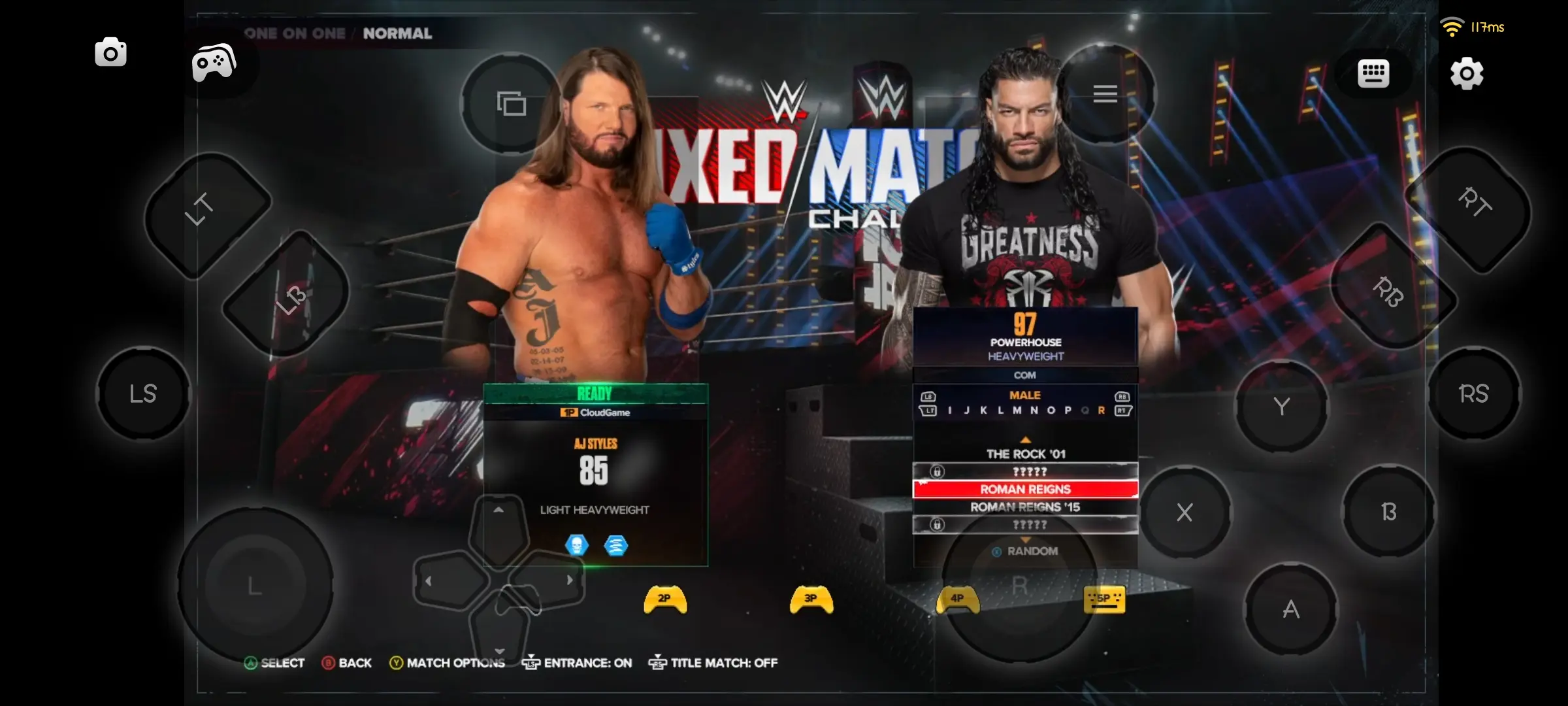Open the settings gear icon
This screenshot has width=1568, height=706.
(1467, 74)
